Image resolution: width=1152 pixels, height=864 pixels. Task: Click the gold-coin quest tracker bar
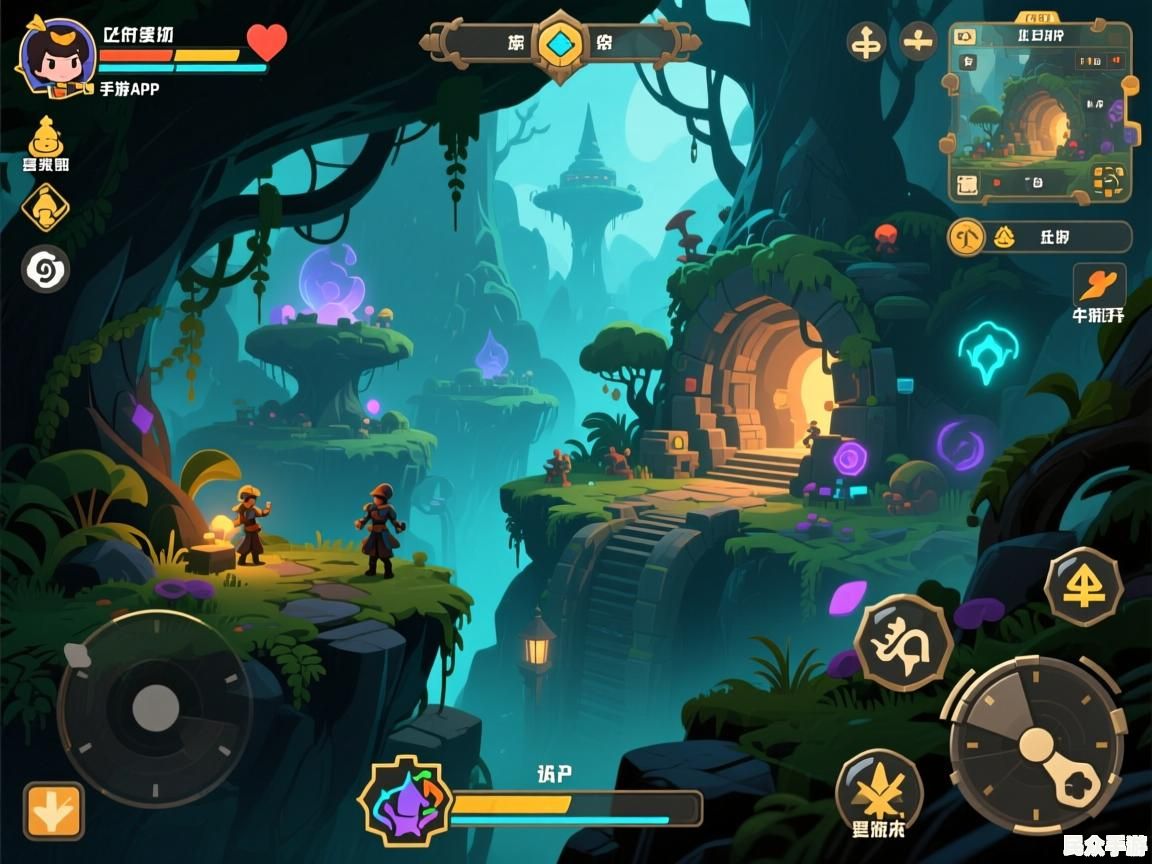[1039, 237]
